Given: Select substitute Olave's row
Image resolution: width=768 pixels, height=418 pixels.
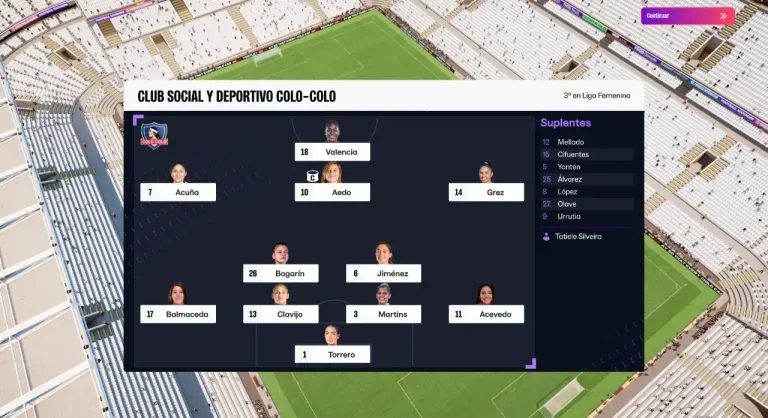Looking at the screenshot, I should click(x=586, y=203).
